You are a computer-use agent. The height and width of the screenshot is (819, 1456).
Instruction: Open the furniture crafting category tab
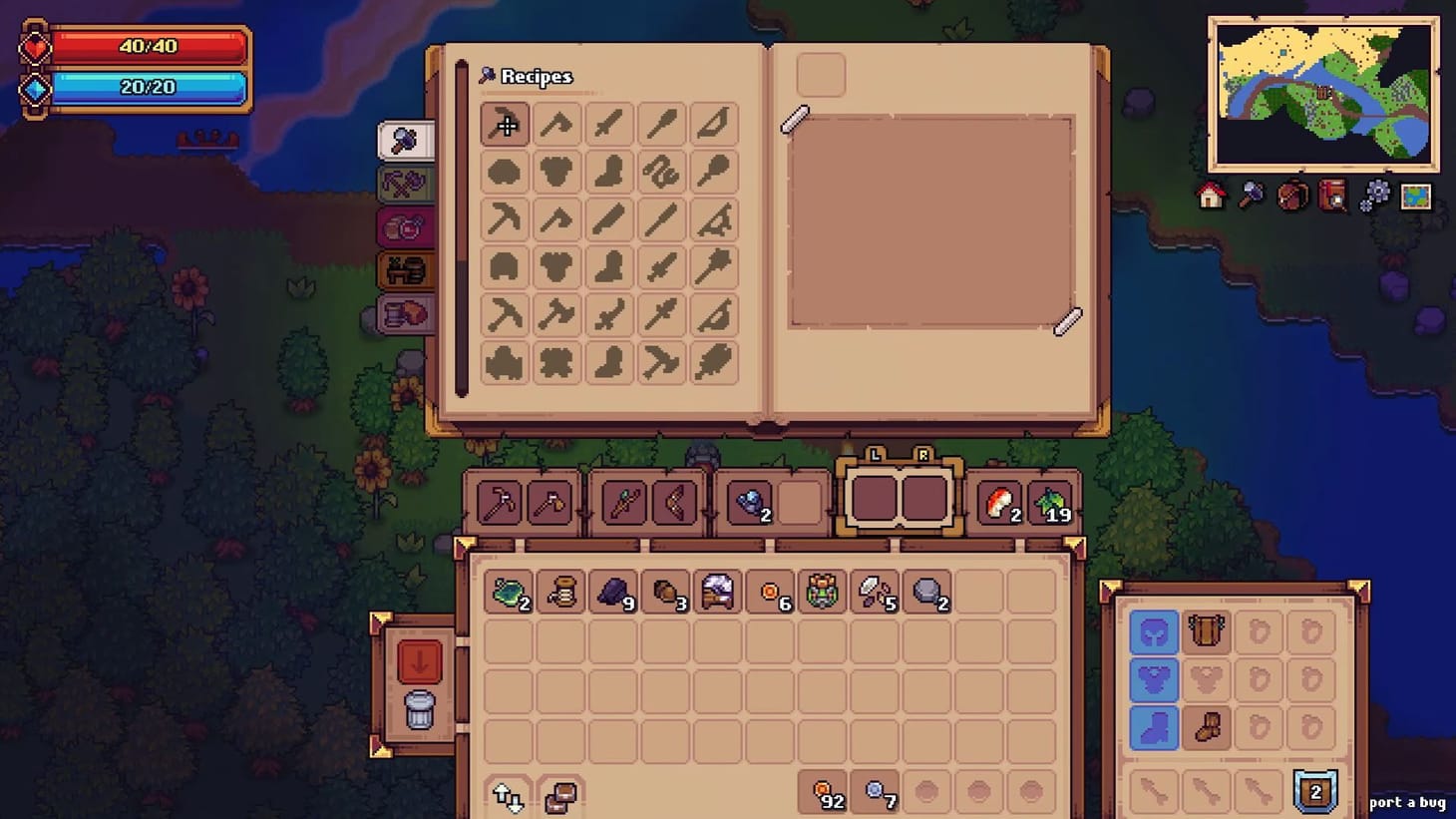pos(407,269)
